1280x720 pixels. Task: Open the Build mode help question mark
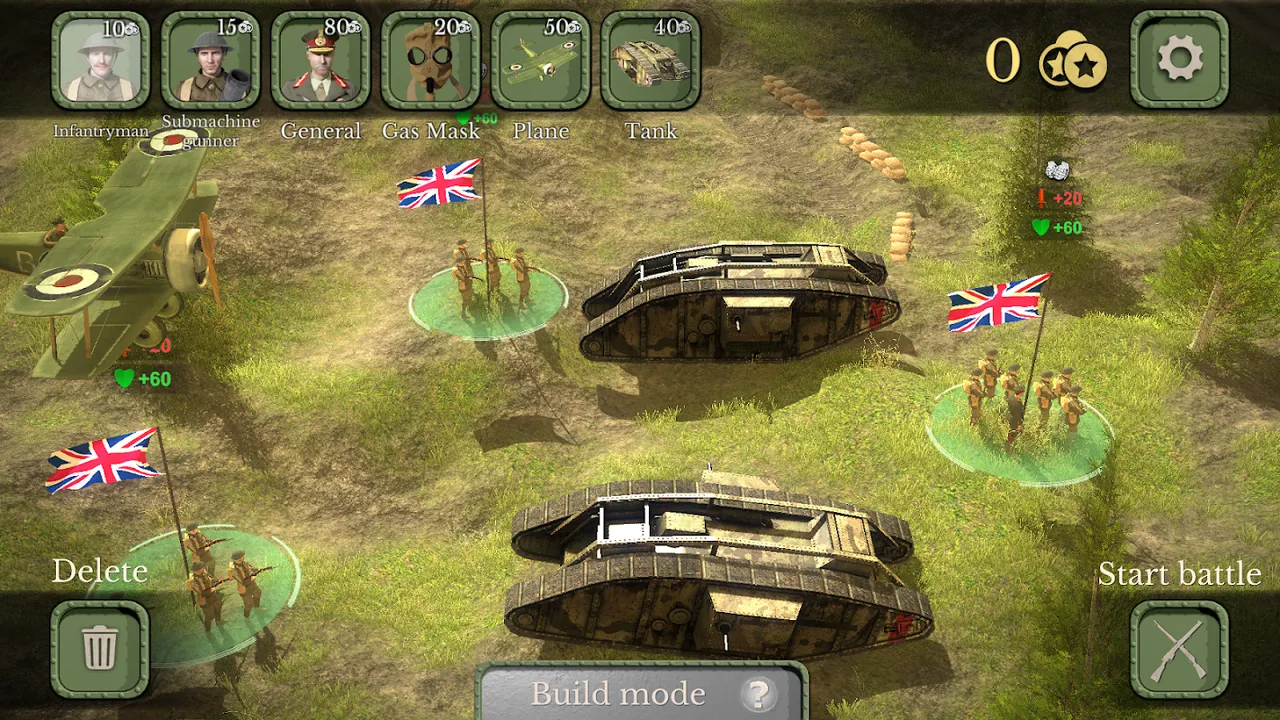pos(759,694)
